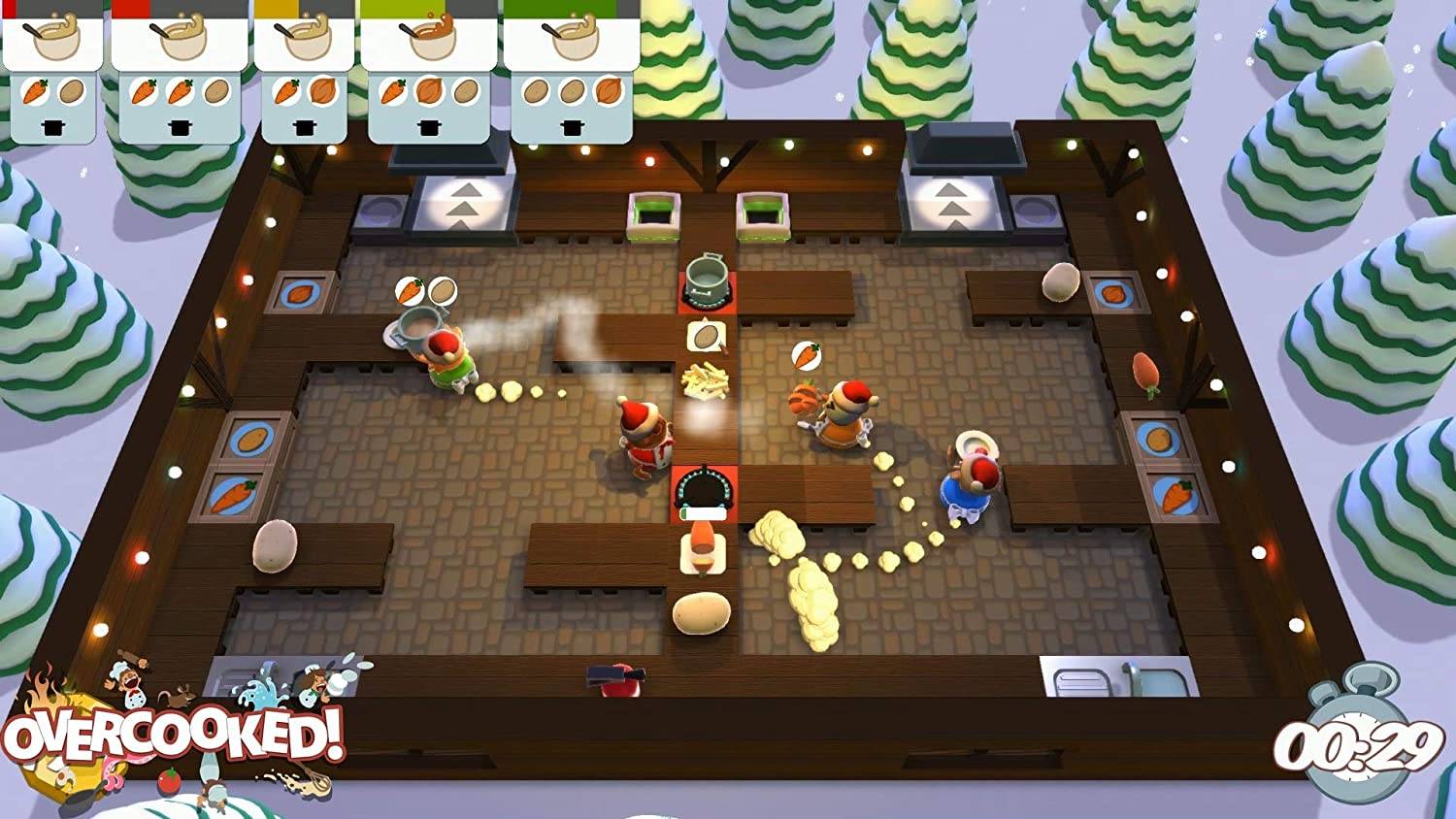Select the cooking pot on the red stove
Viewport: 1456px width, 819px height.
pyautogui.click(x=704, y=278)
